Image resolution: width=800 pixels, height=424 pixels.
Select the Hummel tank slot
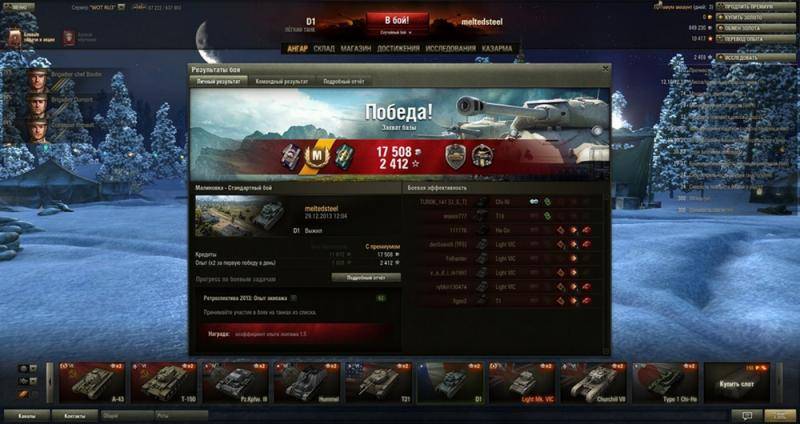[x=307, y=382]
